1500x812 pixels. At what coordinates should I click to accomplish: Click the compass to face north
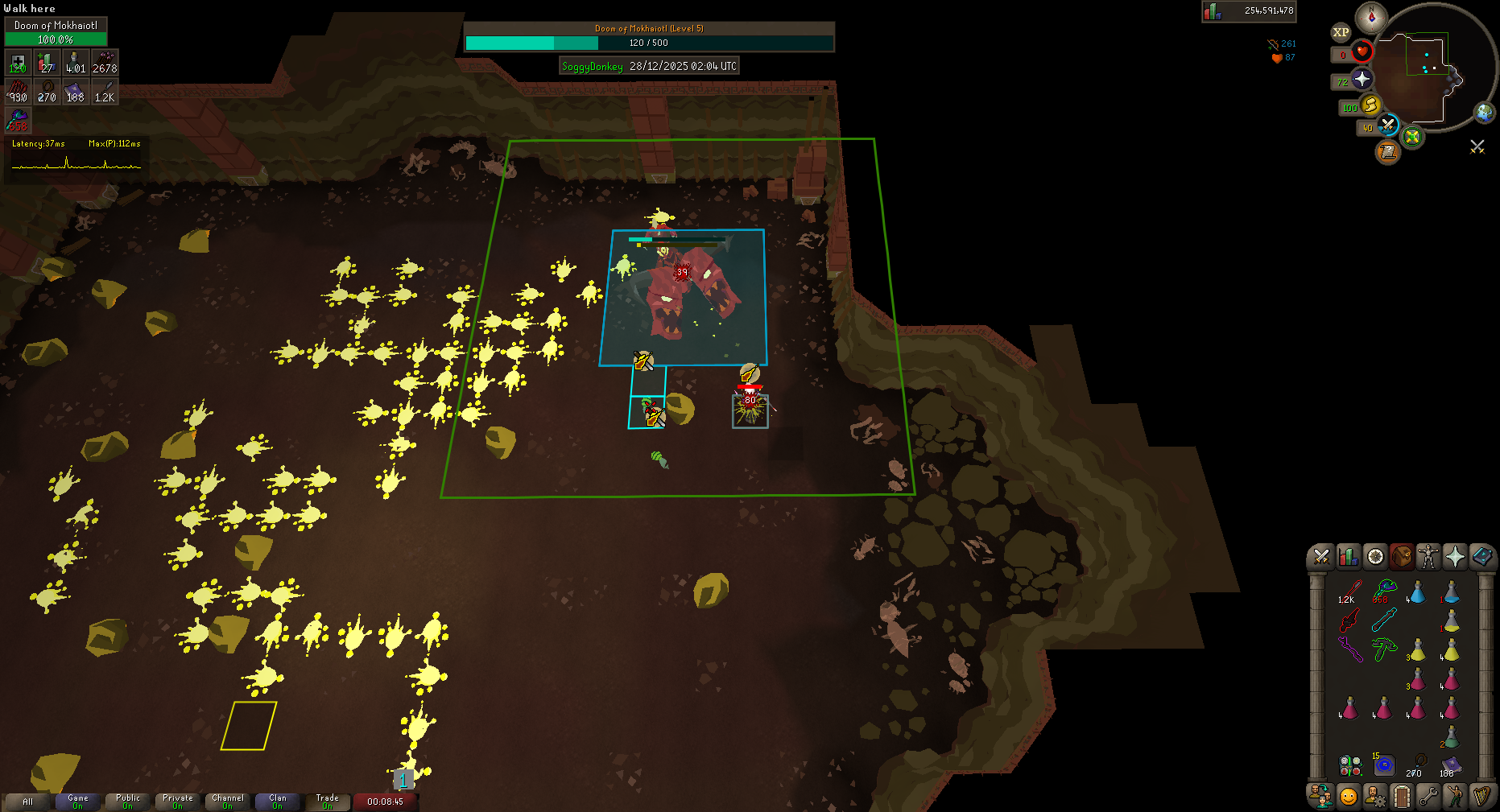(x=1371, y=17)
